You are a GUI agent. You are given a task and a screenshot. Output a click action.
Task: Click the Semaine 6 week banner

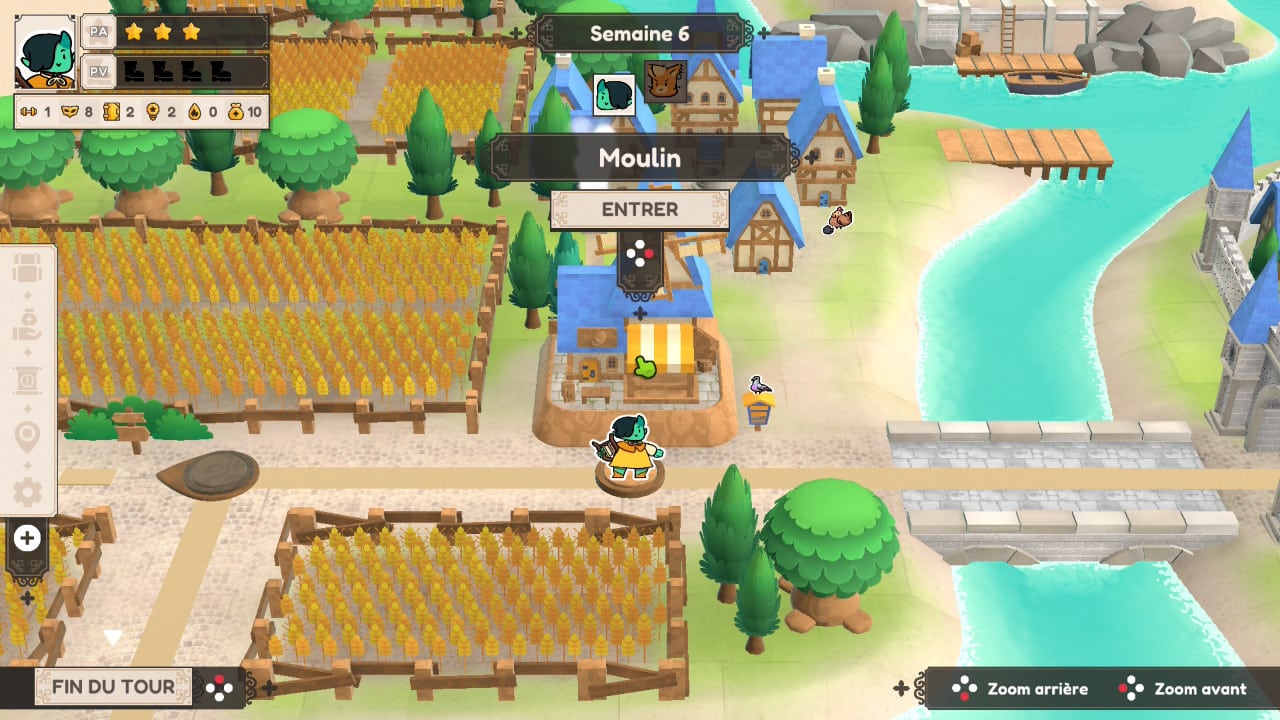click(x=640, y=33)
